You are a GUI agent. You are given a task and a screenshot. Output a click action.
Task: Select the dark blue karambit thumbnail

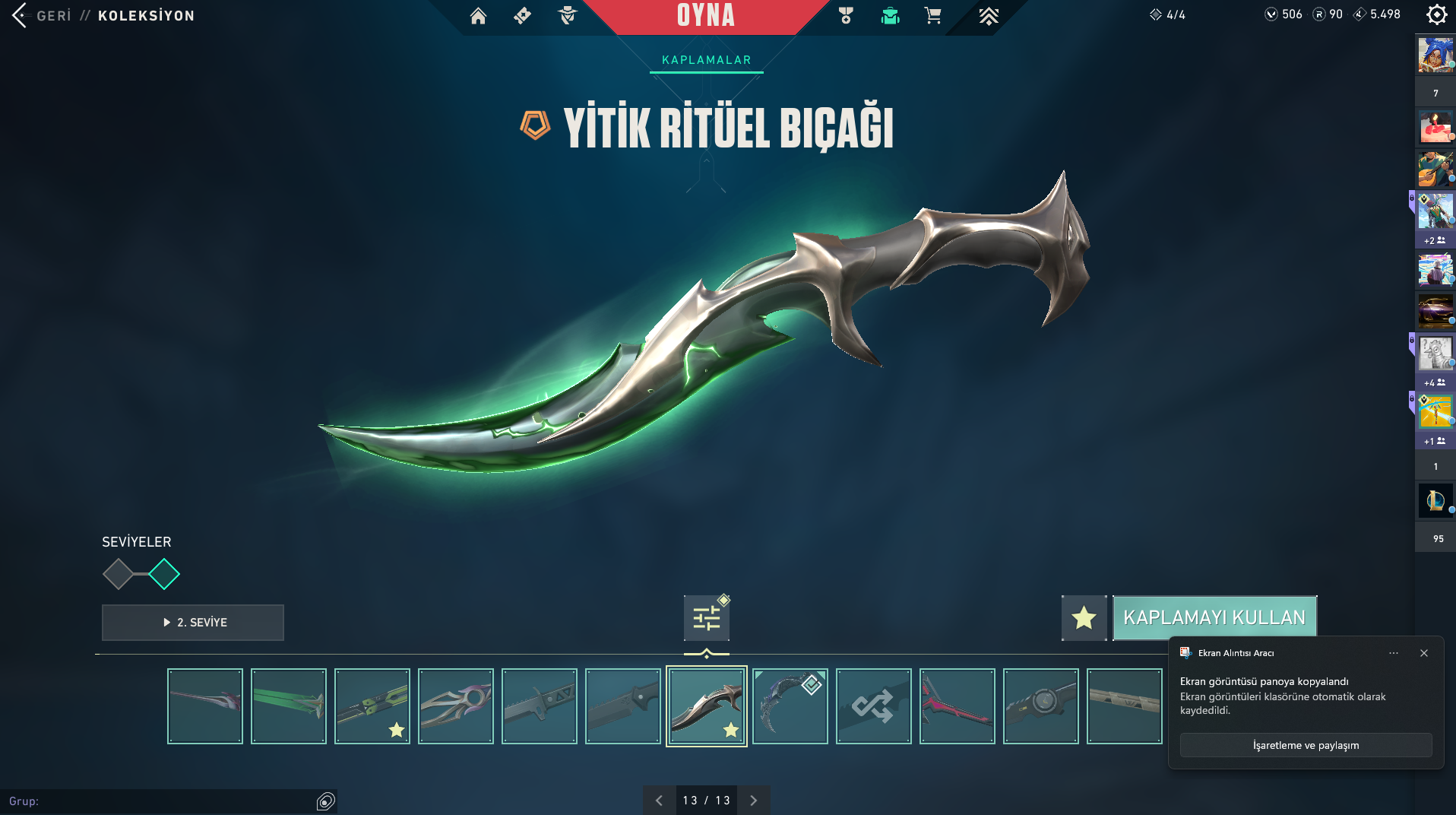(790, 706)
